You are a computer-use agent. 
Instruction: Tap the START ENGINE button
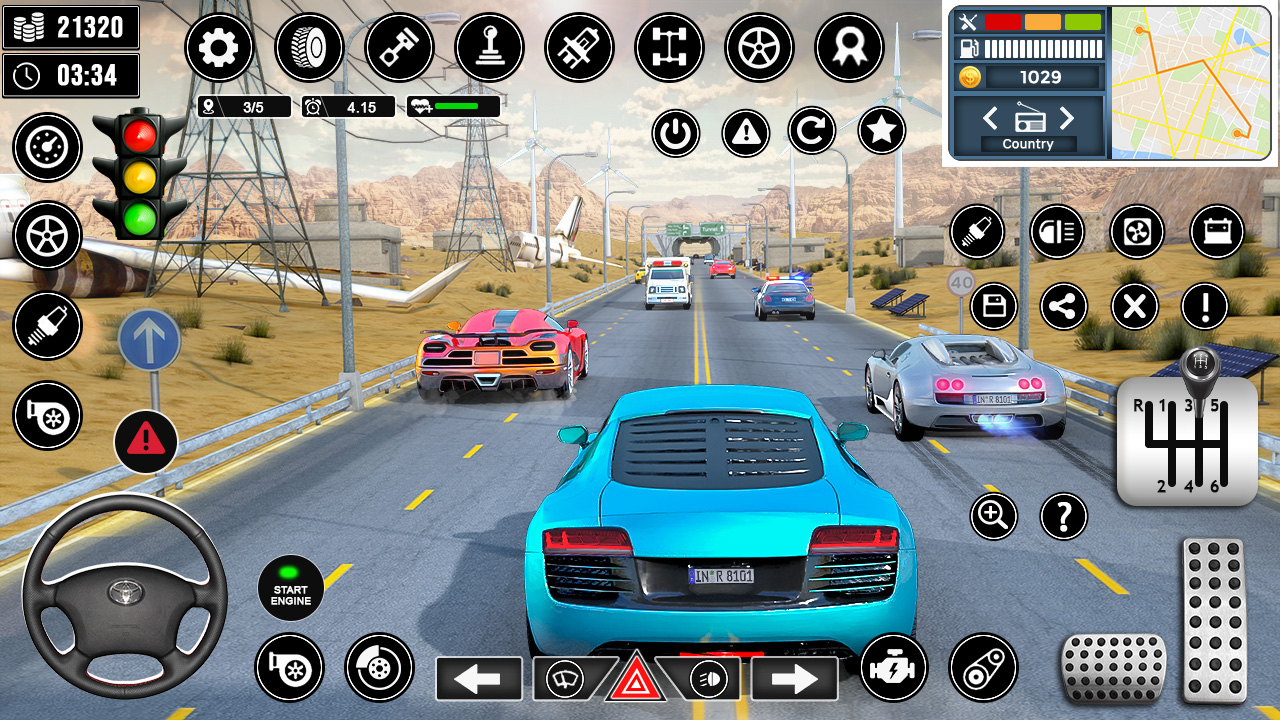click(x=291, y=588)
